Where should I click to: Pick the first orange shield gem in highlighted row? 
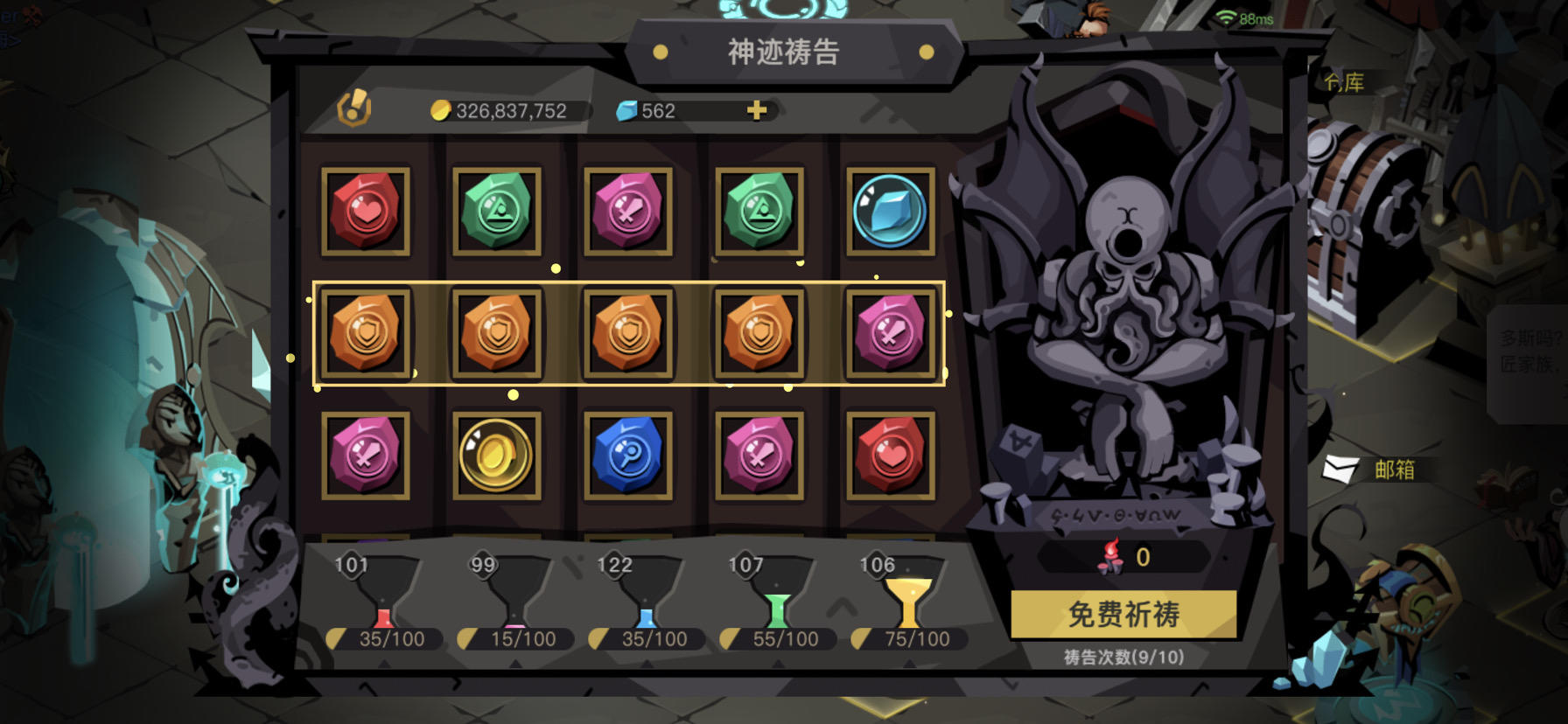tap(367, 333)
